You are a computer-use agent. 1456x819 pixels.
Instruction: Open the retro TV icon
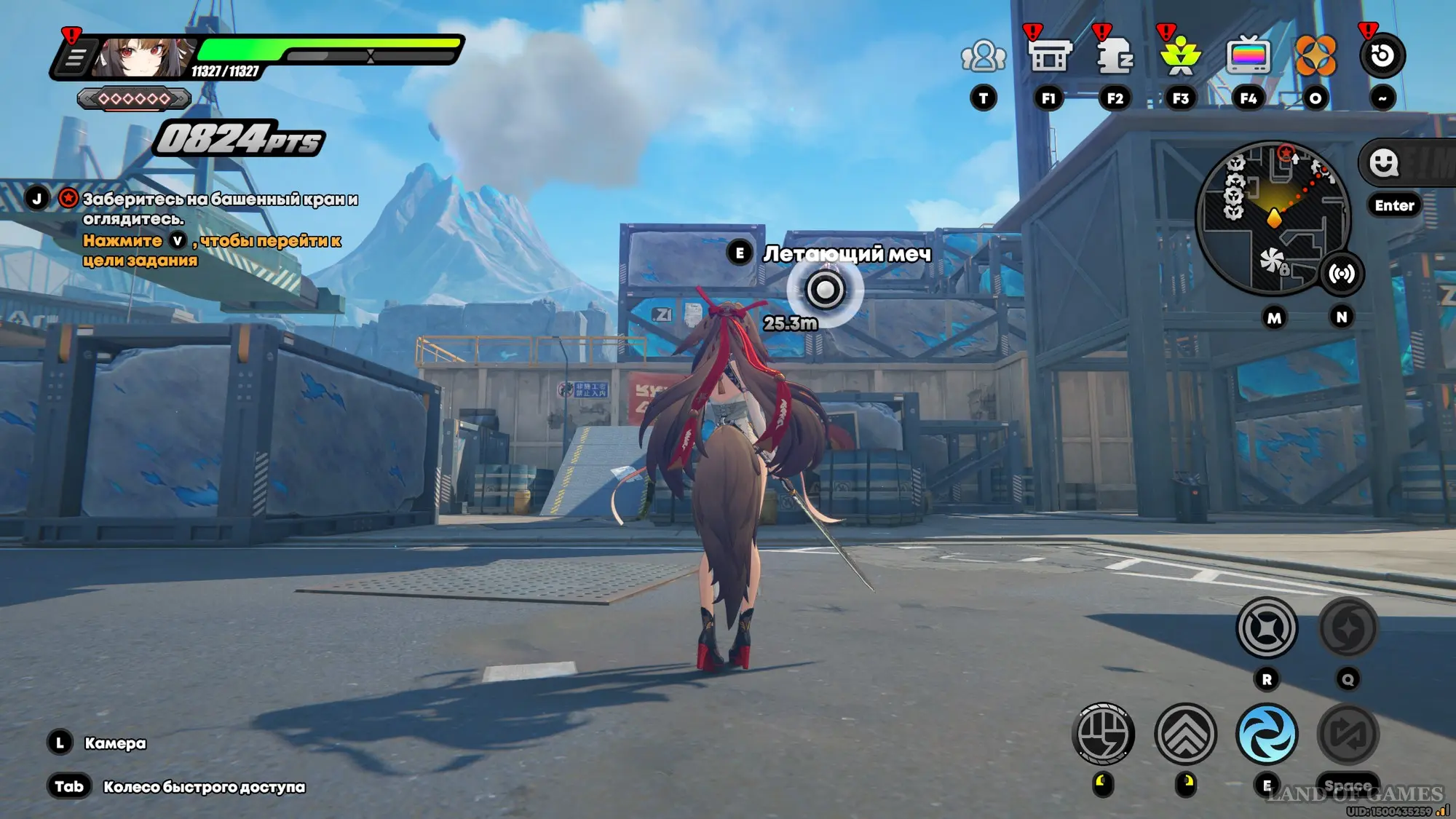click(1248, 56)
